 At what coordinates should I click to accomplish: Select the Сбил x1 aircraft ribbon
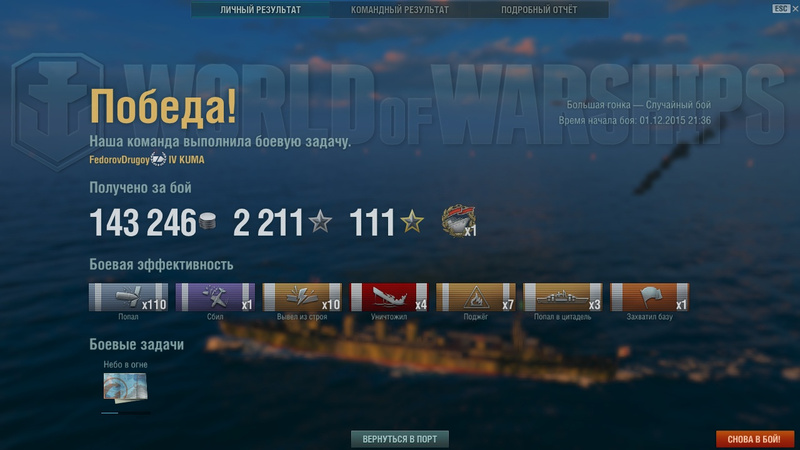[215, 297]
